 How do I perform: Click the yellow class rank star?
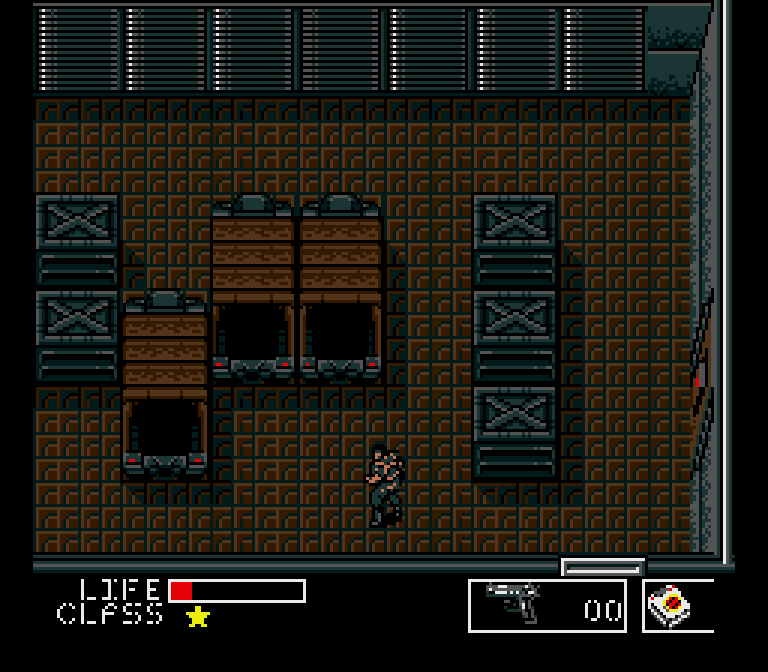point(198,616)
